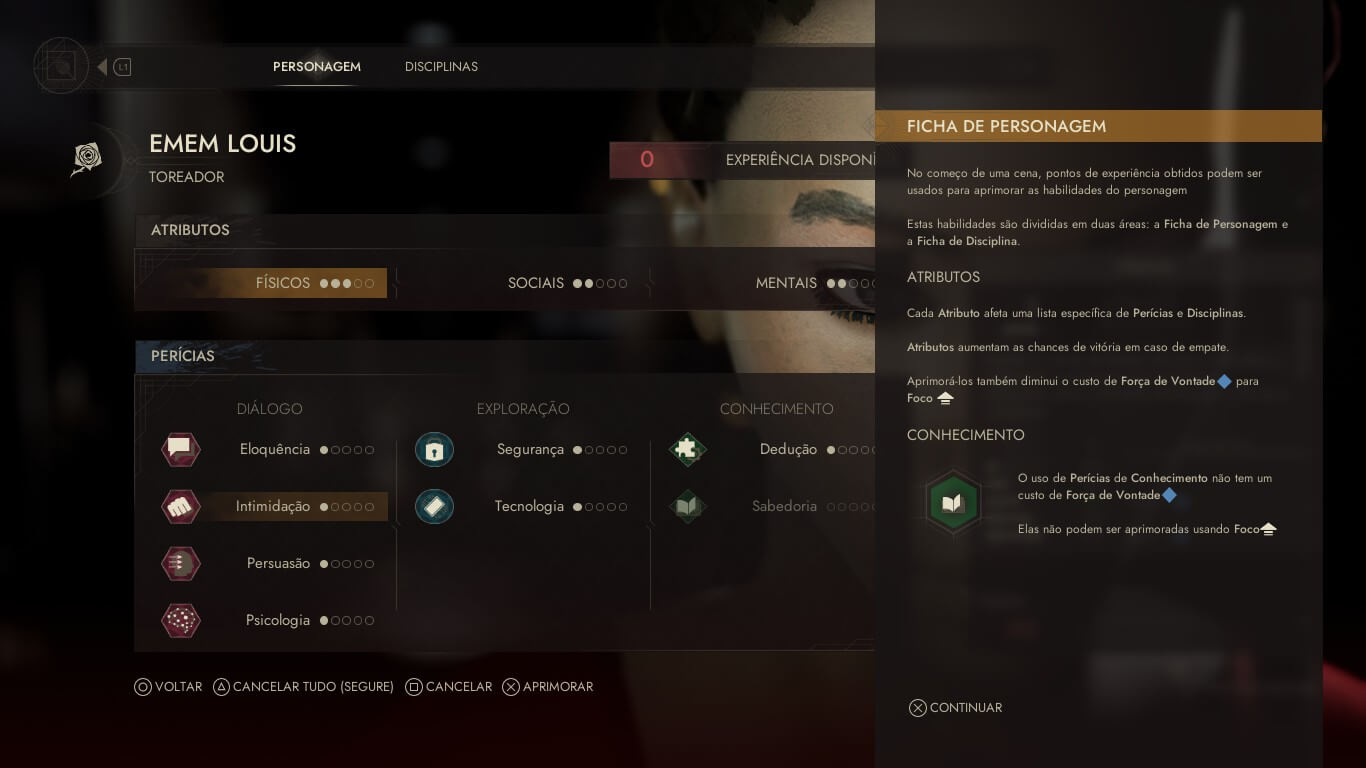Click Aprimorar to upgrade

(x=547, y=687)
